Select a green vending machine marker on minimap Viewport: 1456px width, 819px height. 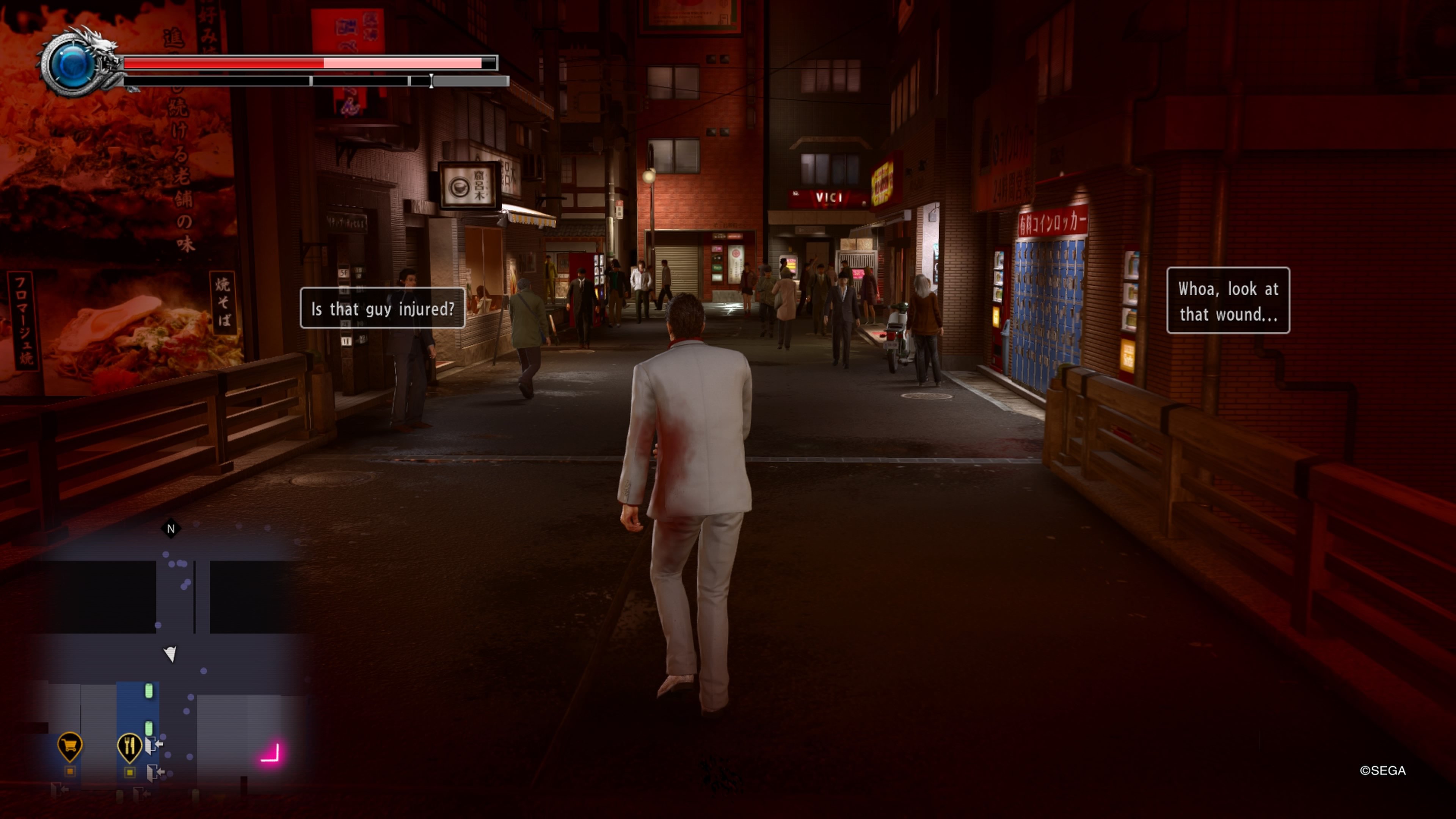[149, 691]
